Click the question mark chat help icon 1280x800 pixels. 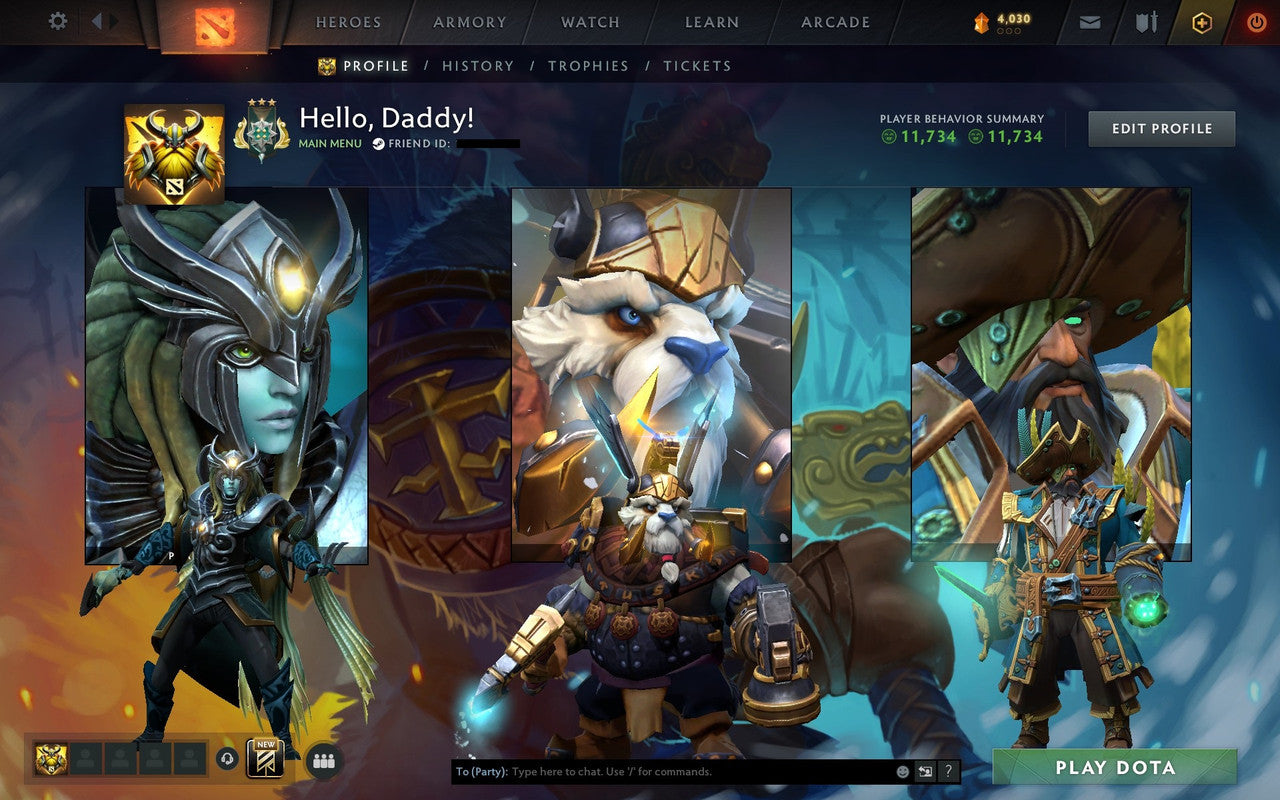(x=948, y=771)
